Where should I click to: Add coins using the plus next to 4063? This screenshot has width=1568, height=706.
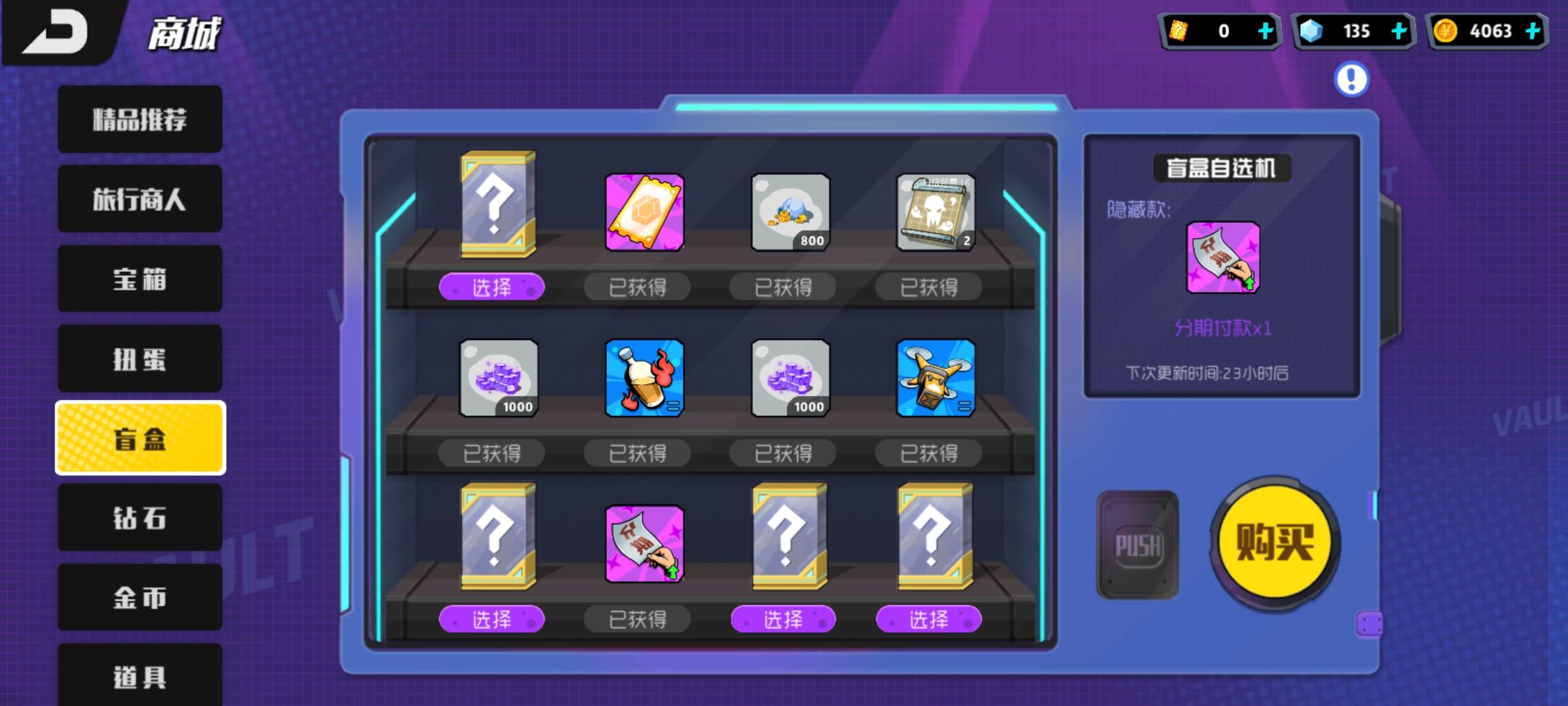(x=1535, y=31)
